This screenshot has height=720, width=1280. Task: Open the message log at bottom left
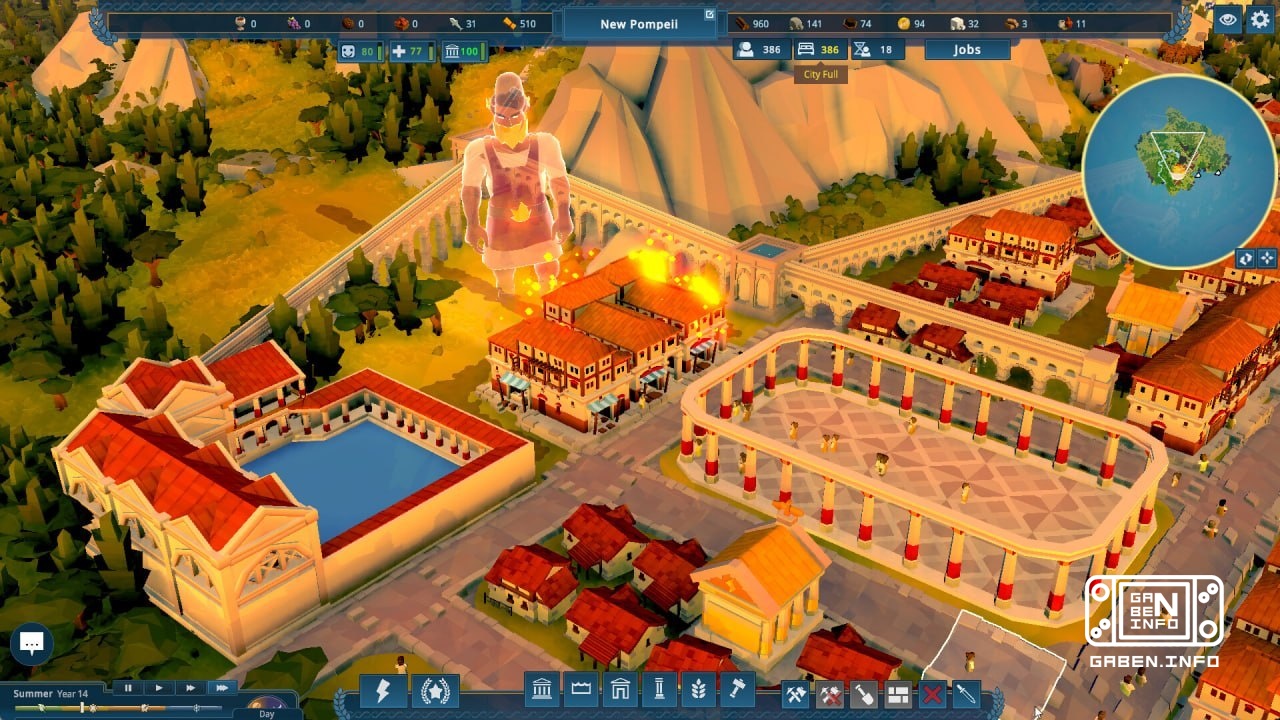[x=32, y=643]
